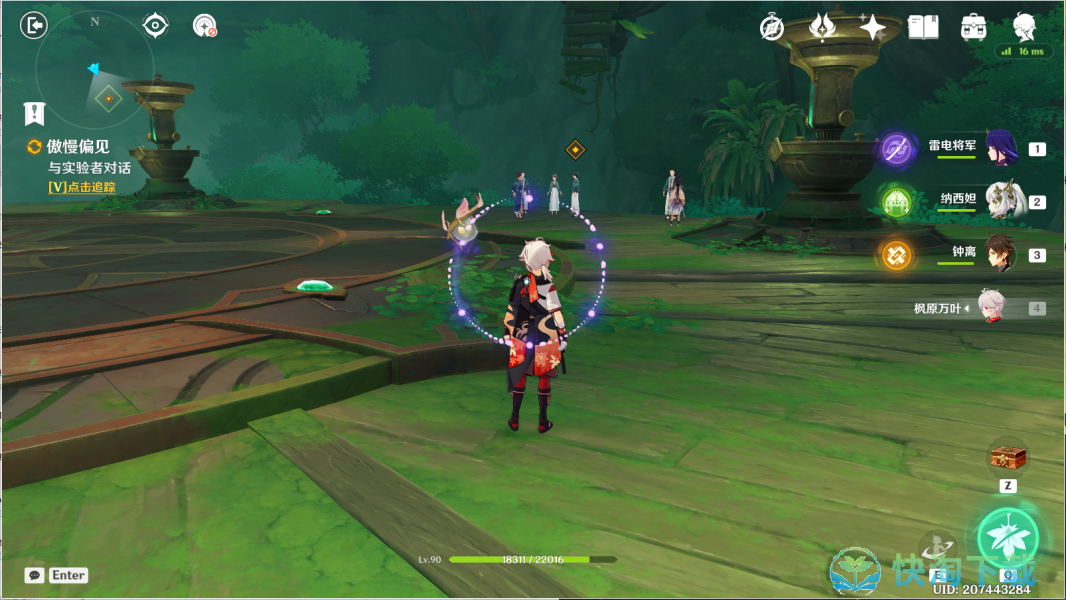Screen dimensions: 1066x600
Task: Open the four-pointed star events icon
Action: (872, 28)
